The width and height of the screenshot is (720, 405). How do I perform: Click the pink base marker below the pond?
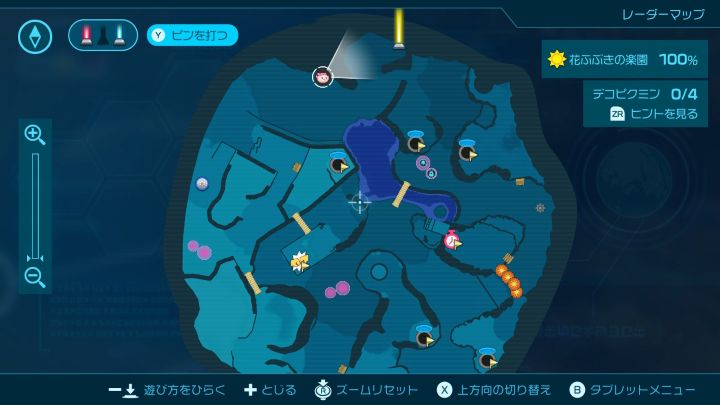pyautogui.click(x=452, y=240)
